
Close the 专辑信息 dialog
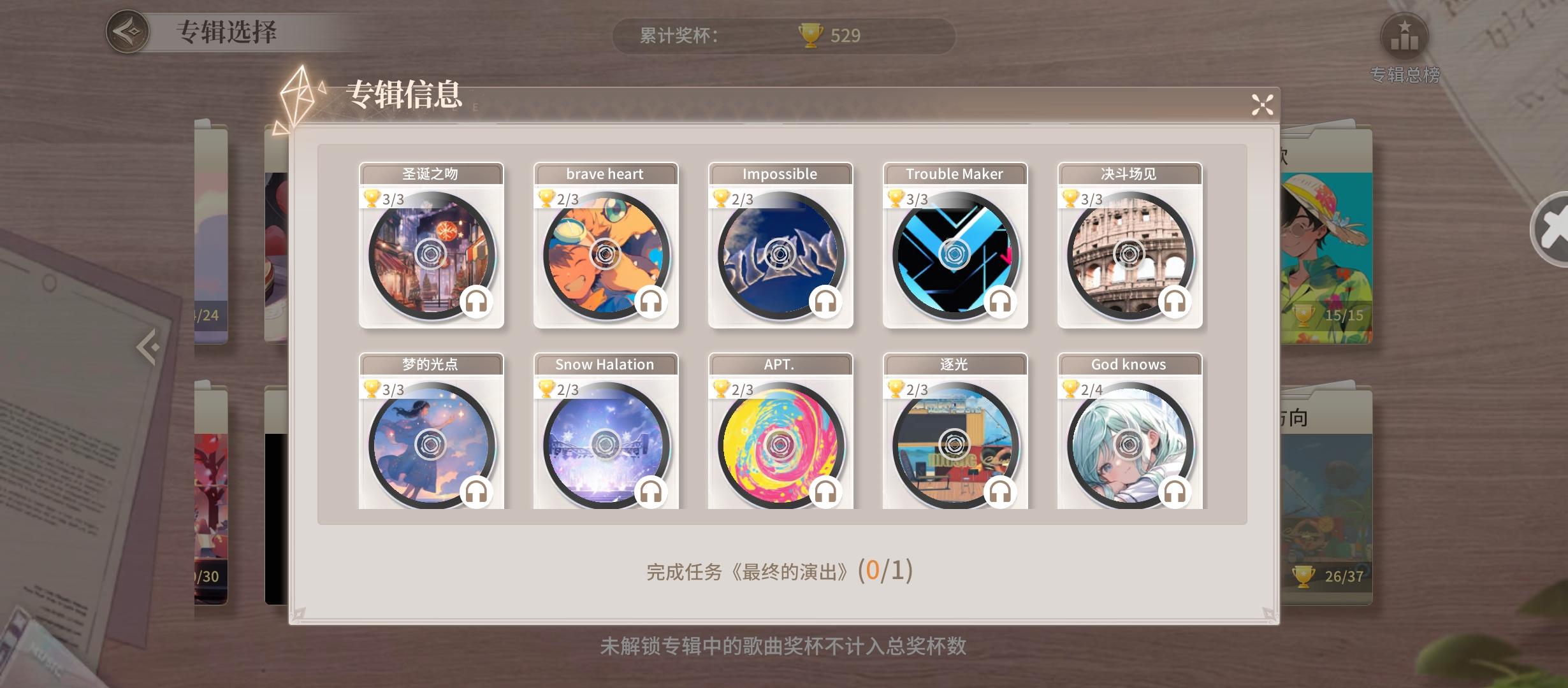coord(1261,106)
